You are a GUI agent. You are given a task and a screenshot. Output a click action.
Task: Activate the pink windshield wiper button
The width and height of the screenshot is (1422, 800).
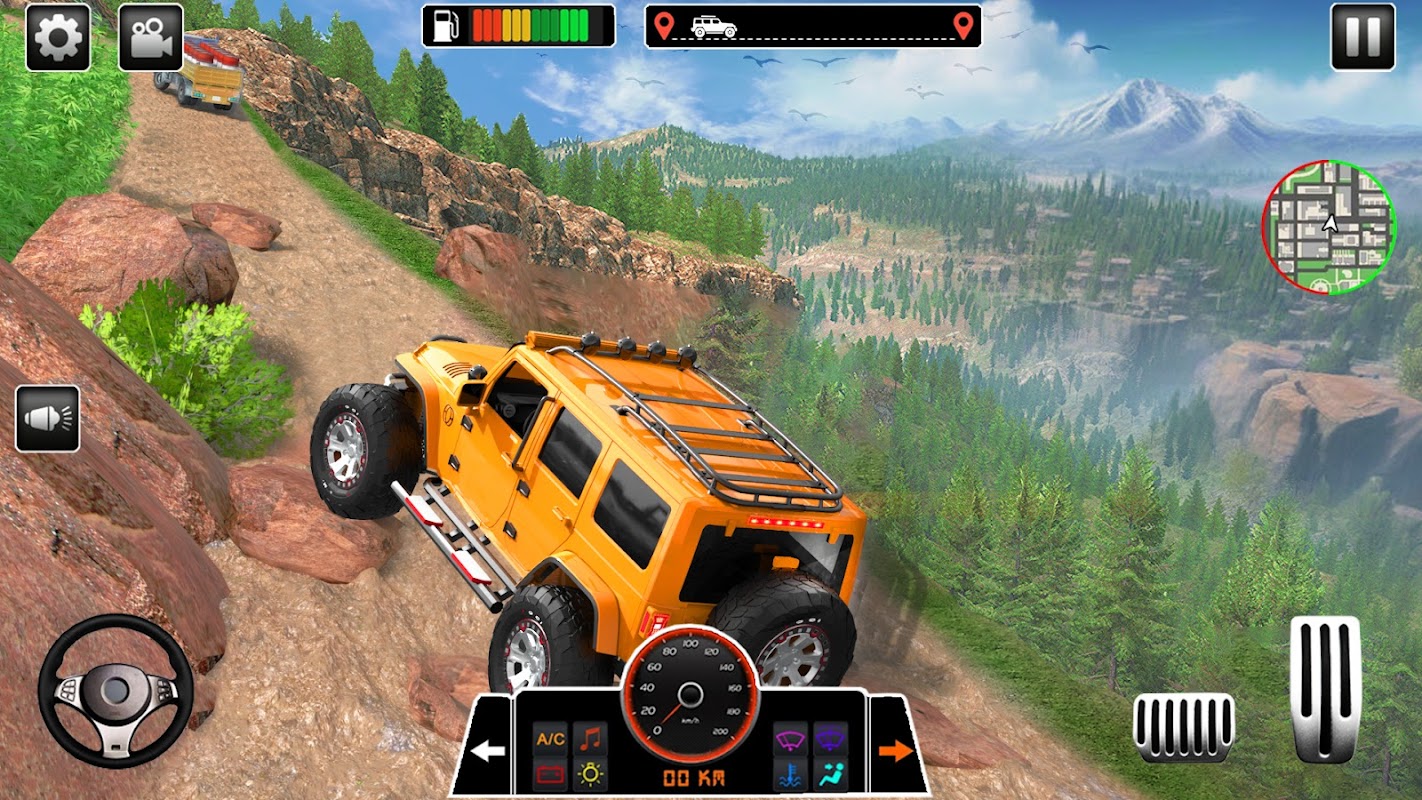pyautogui.click(x=791, y=740)
